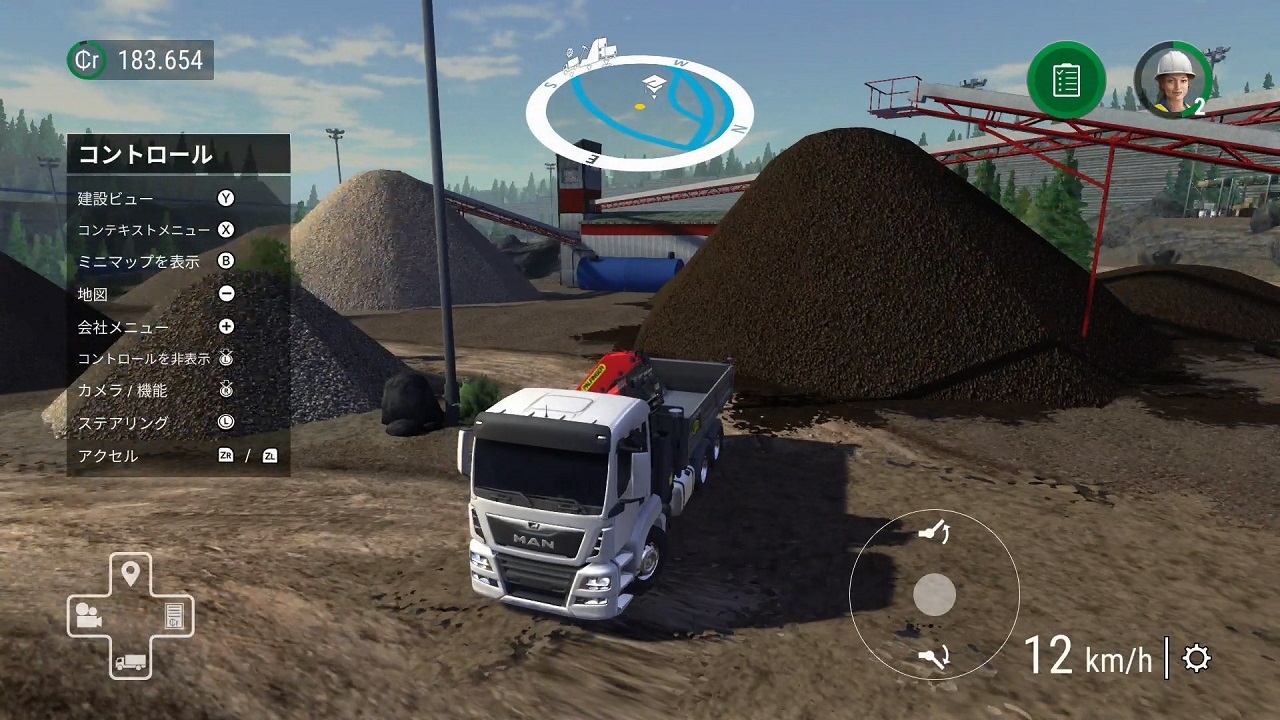
Task: Choose the camera icon on the D-pad
Action: tap(87, 616)
